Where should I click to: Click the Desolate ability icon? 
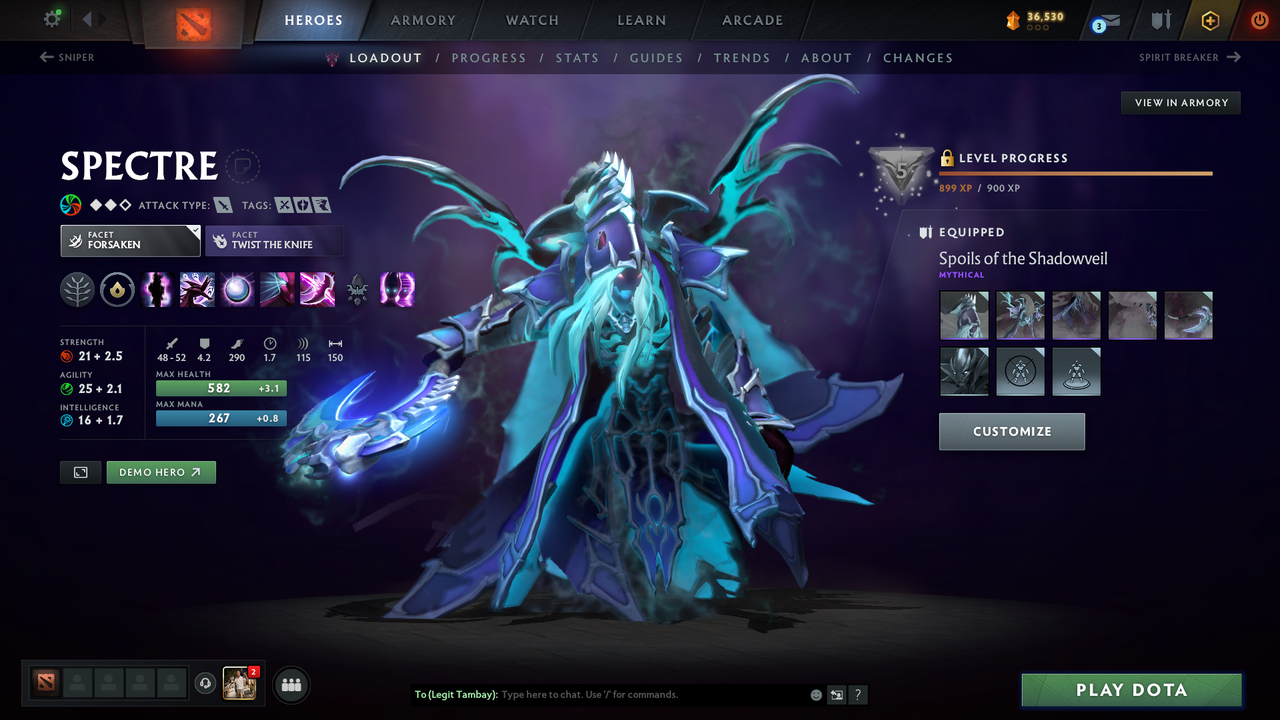[197, 290]
